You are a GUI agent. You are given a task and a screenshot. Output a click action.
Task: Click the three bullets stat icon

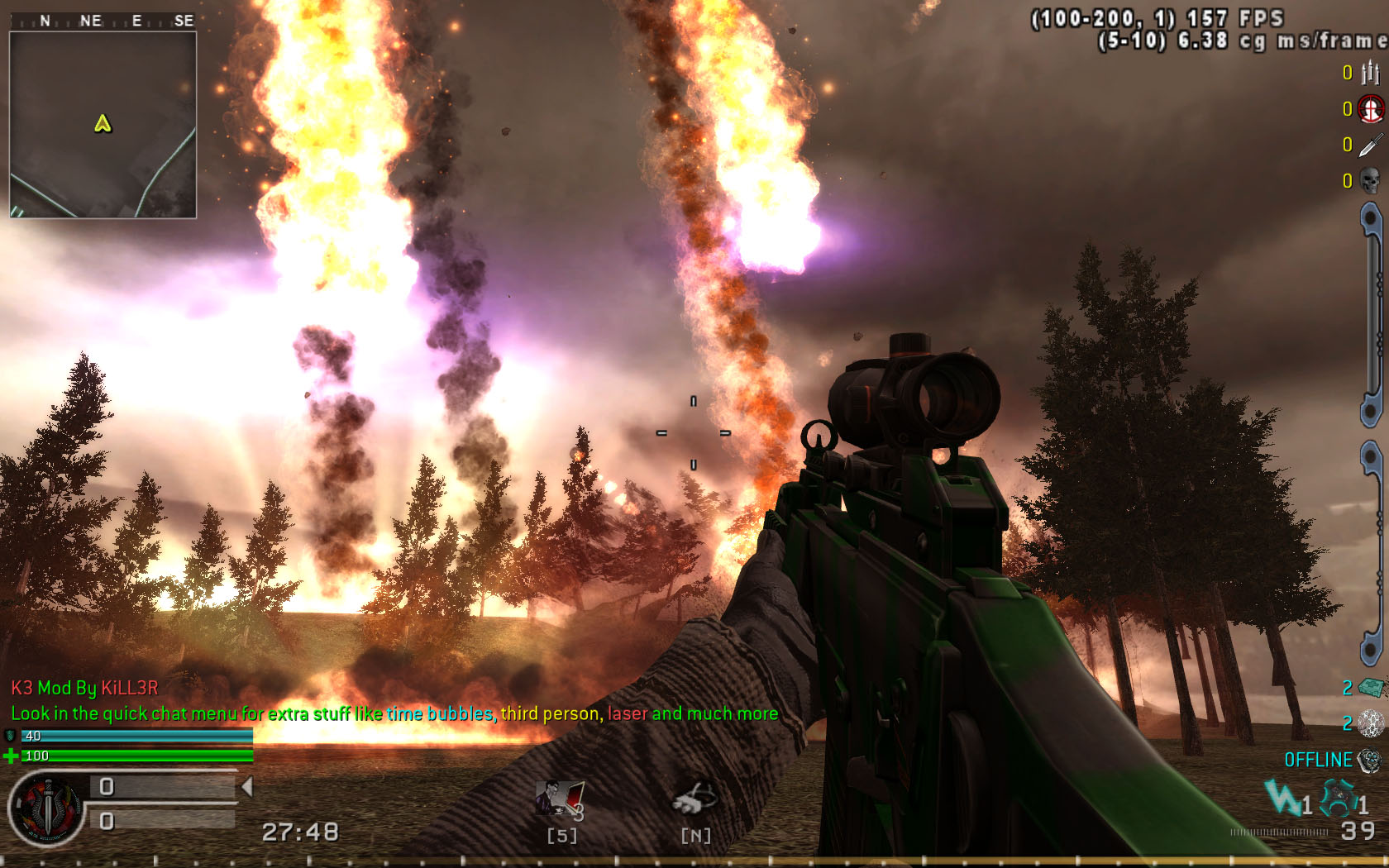point(1370,74)
